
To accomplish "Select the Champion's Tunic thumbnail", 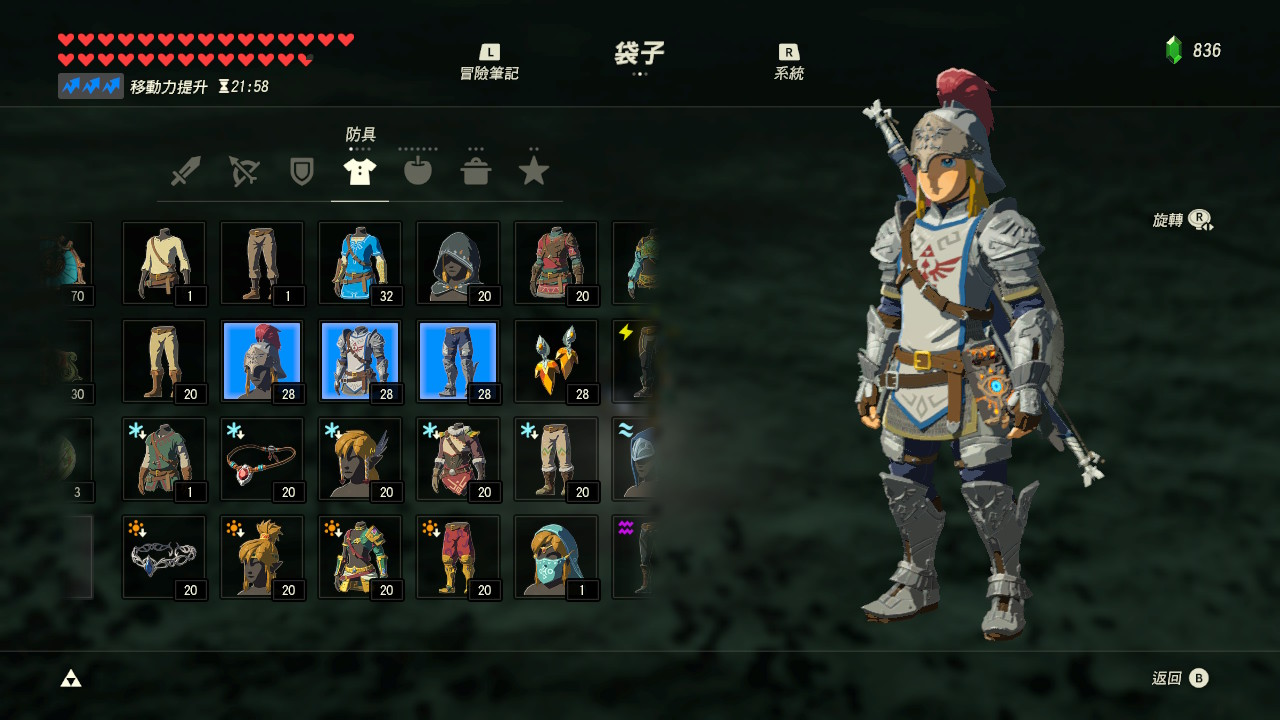I will pyautogui.click(x=359, y=263).
